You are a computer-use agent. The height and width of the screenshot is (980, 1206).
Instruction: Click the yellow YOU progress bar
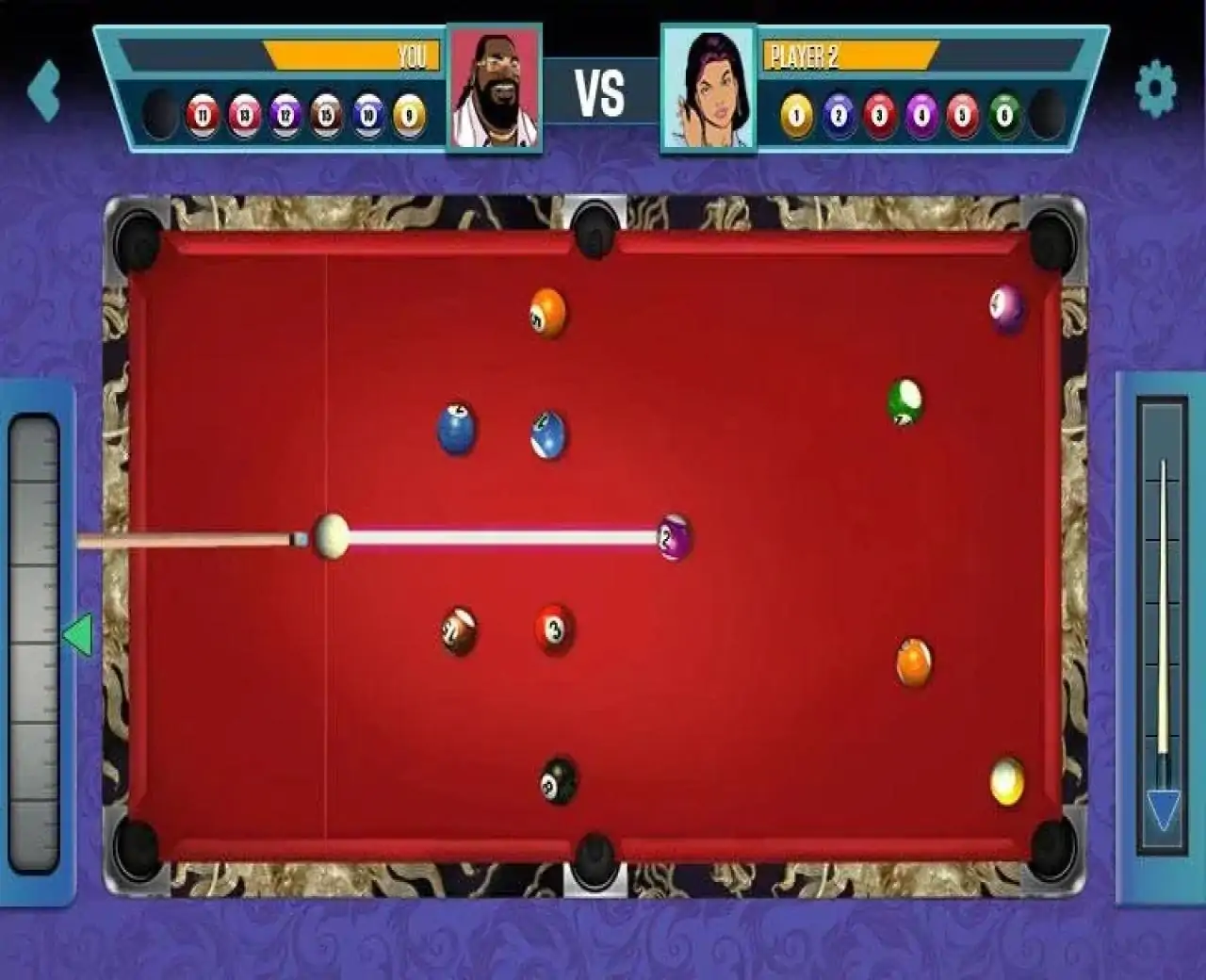pos(349,57)
